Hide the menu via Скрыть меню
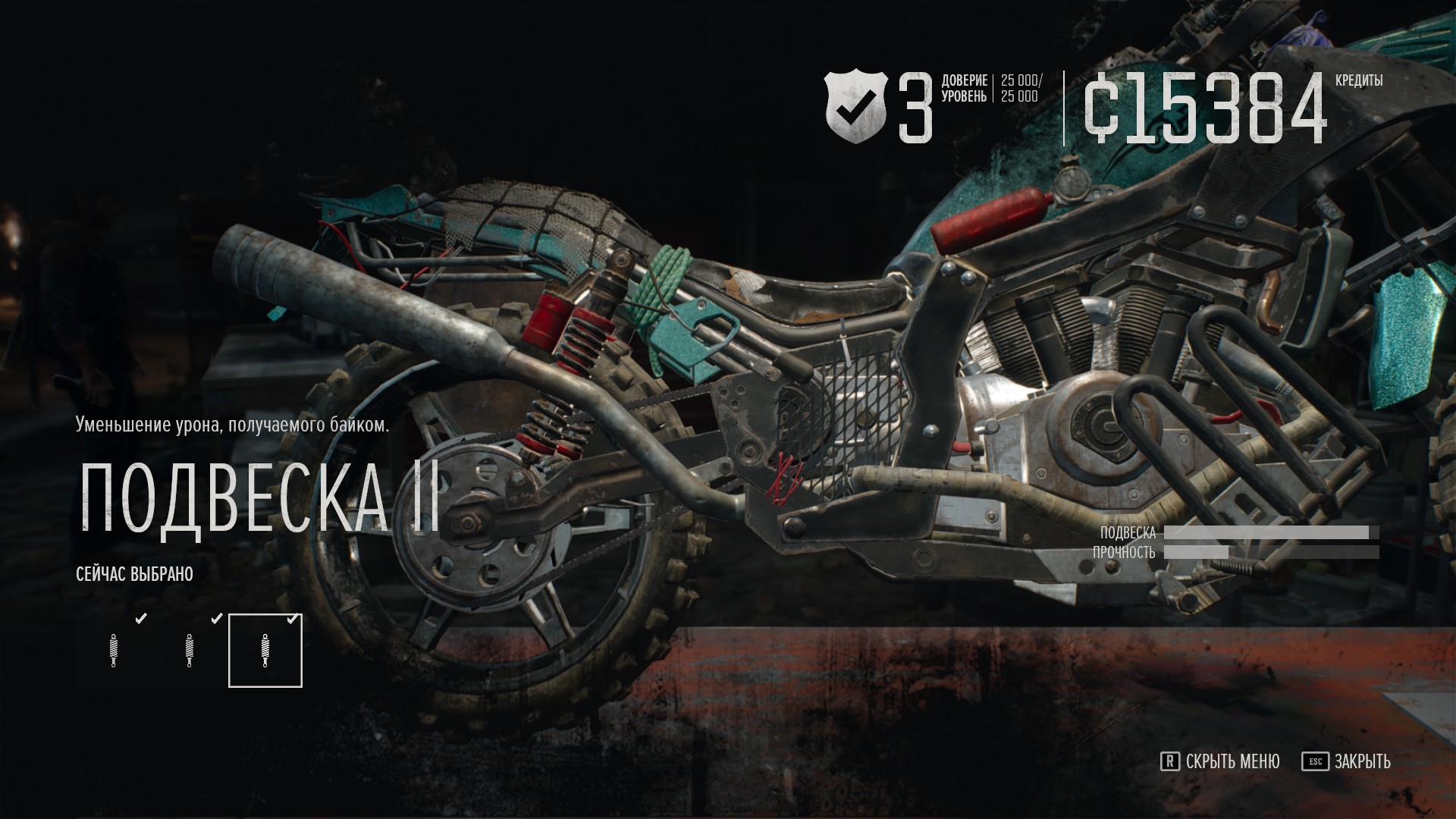 (1220, 761)
